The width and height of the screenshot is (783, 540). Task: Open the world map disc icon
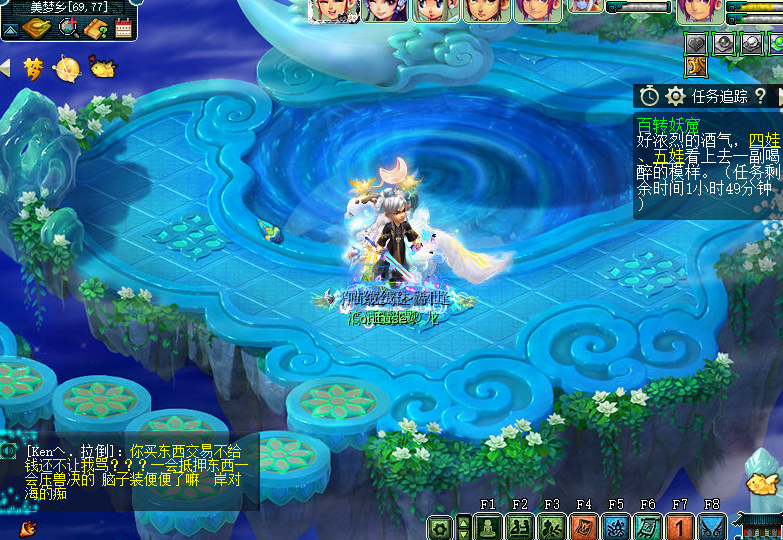(x=39, y=28)
